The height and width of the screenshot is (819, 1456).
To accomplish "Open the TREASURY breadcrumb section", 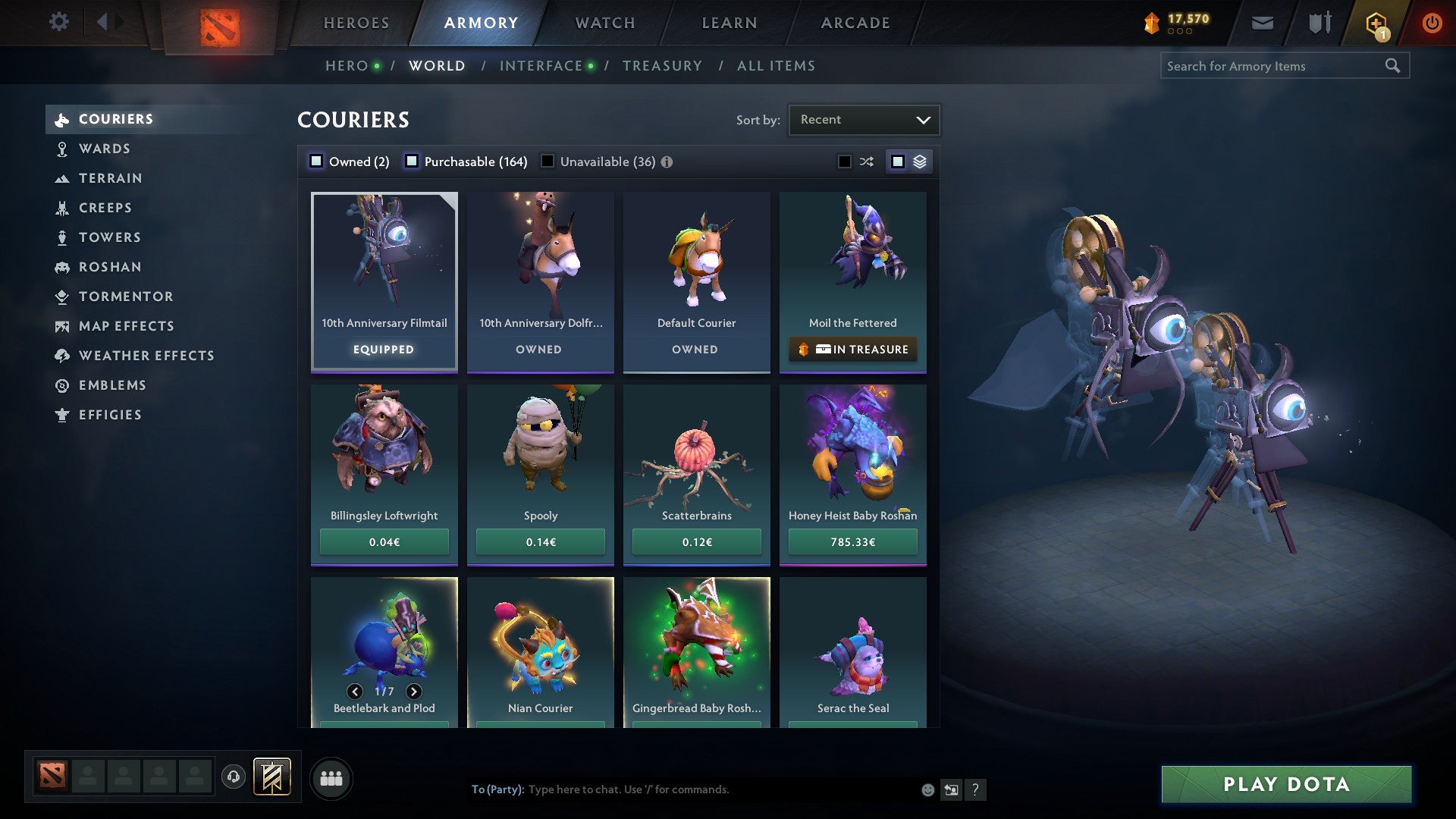I will coord(662,66).
